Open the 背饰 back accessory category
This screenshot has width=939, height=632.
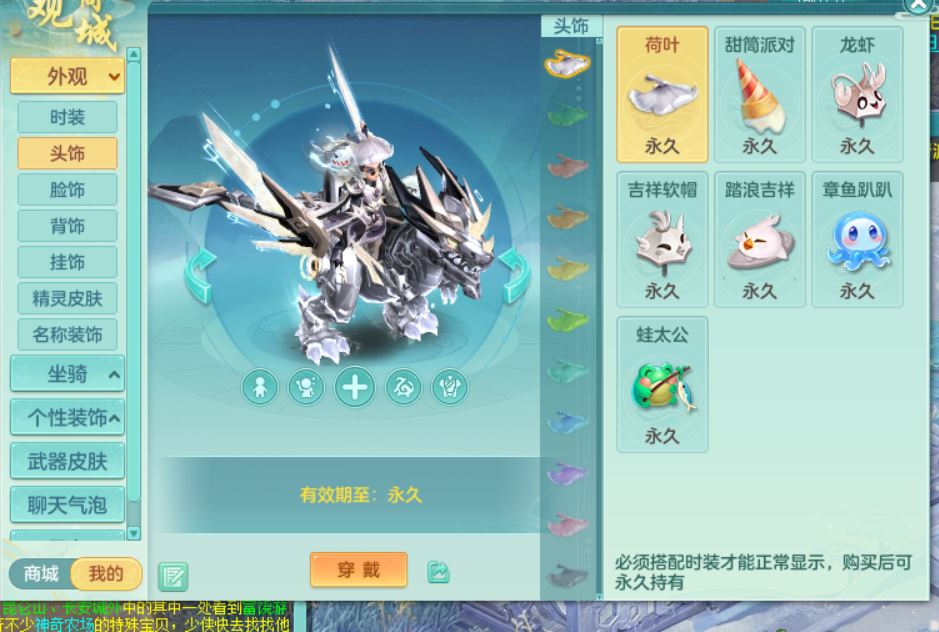pos(67,226)
